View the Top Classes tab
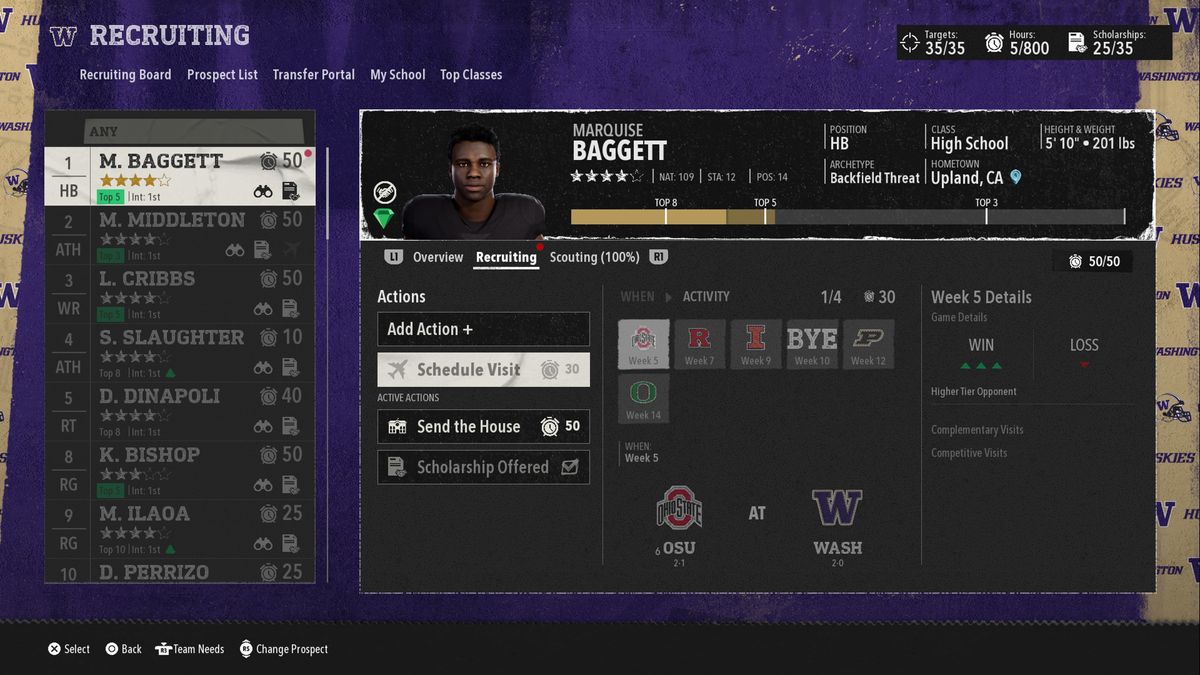 click(x=471, y=75)
